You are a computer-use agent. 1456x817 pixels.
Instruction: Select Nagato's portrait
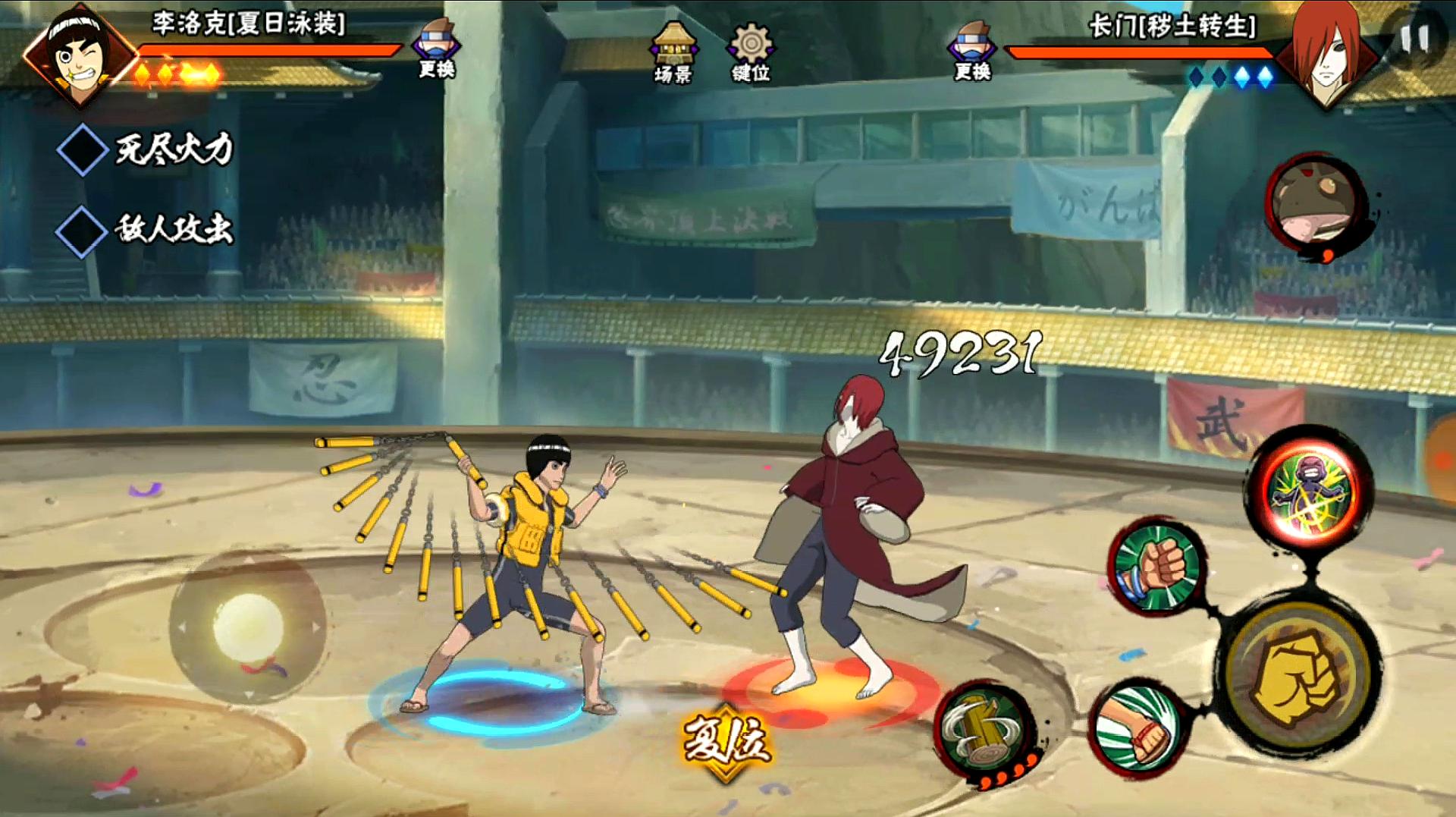1326,55
